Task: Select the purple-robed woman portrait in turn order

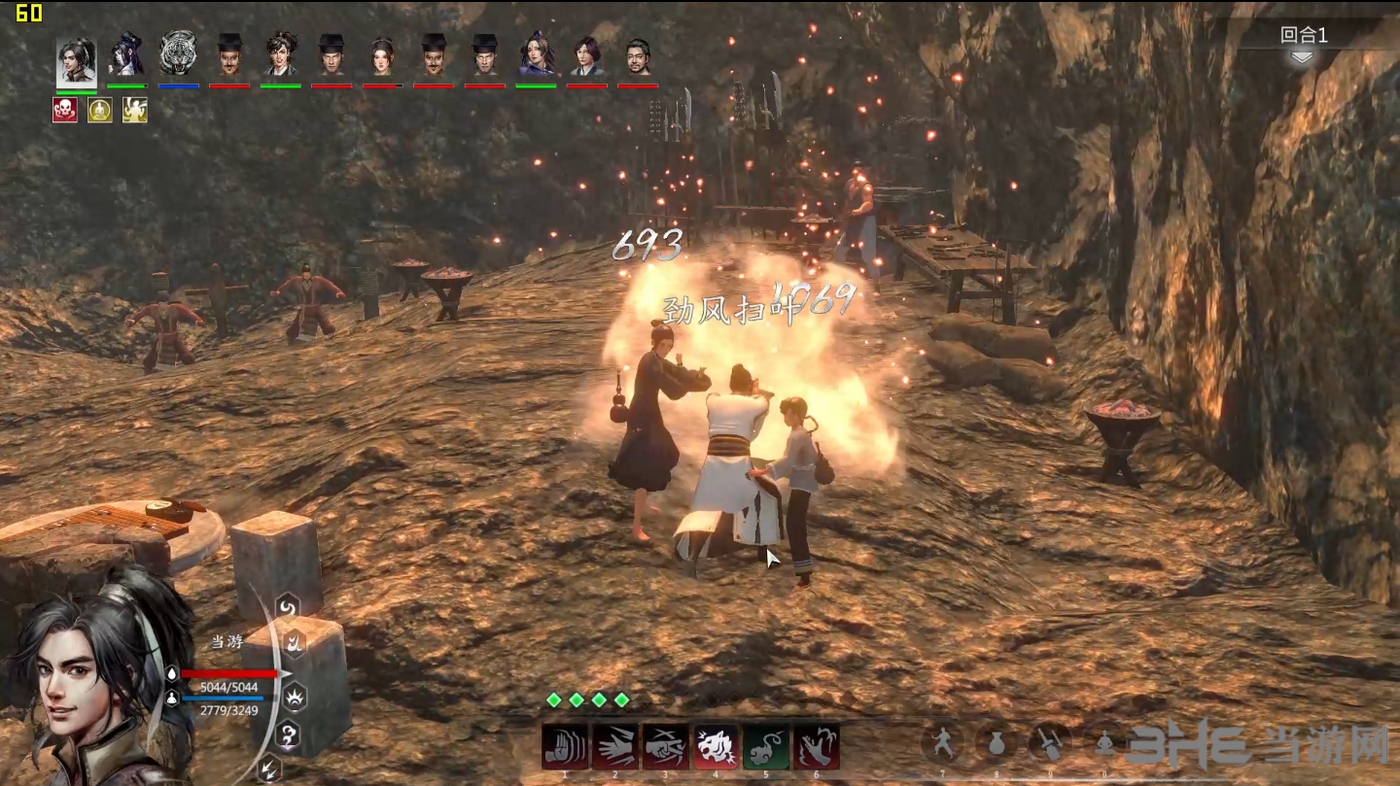Action: [536, 55]
